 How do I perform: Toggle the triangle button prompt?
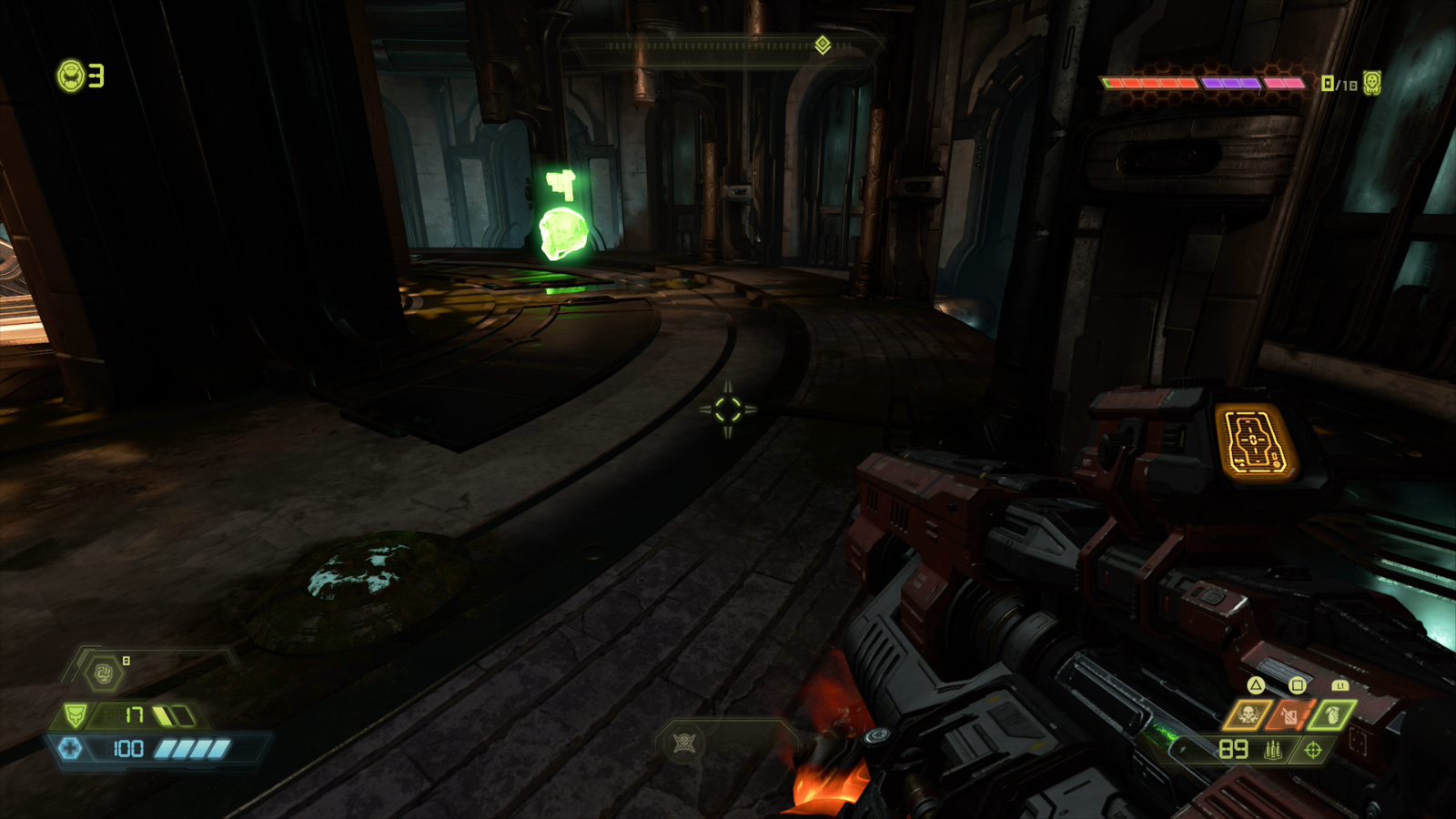1255,685
